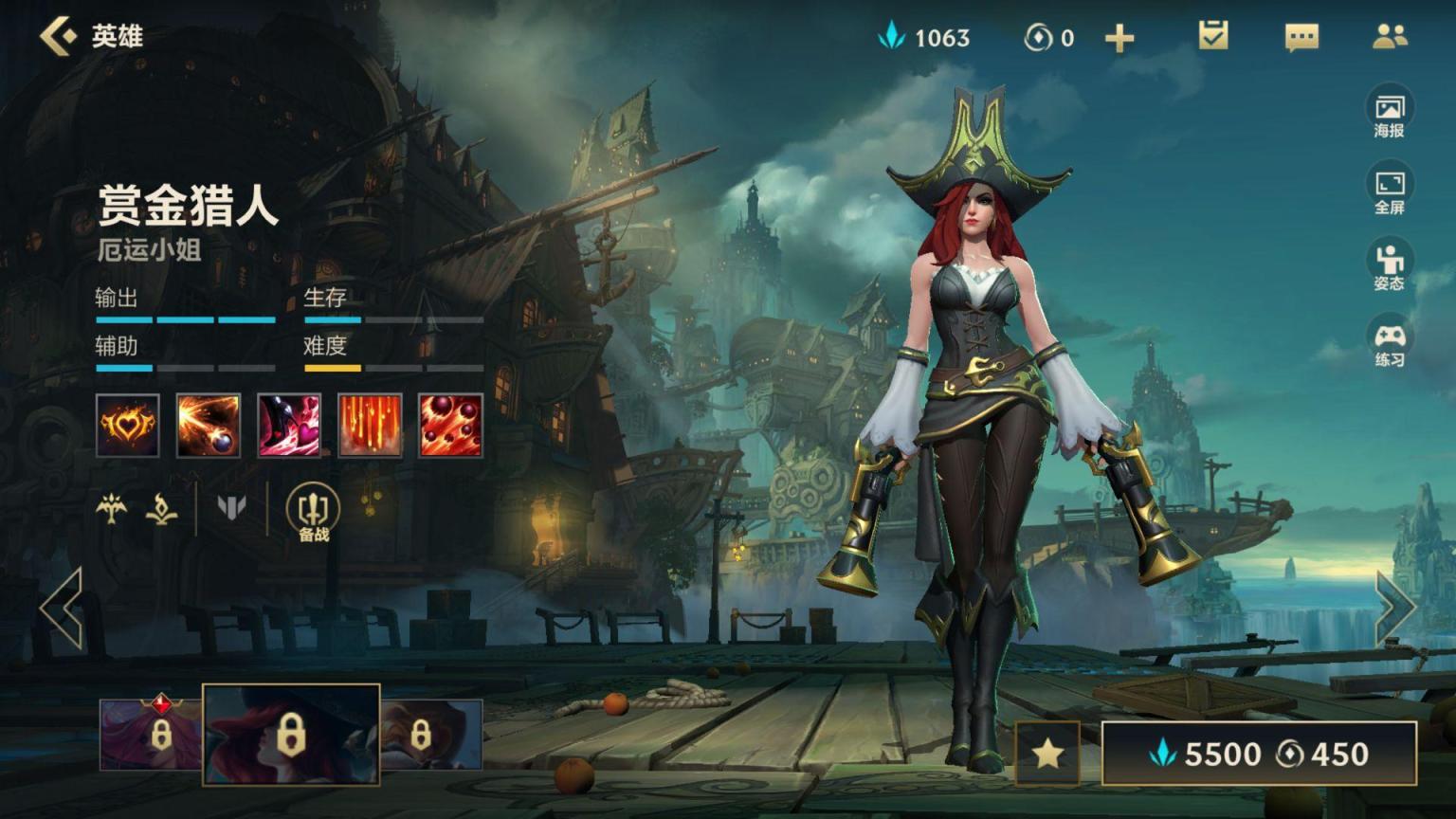Go back using the 英雄 back arrow
The height and width of the screenshot is (819, 1456).
click(x=59, y=36)
